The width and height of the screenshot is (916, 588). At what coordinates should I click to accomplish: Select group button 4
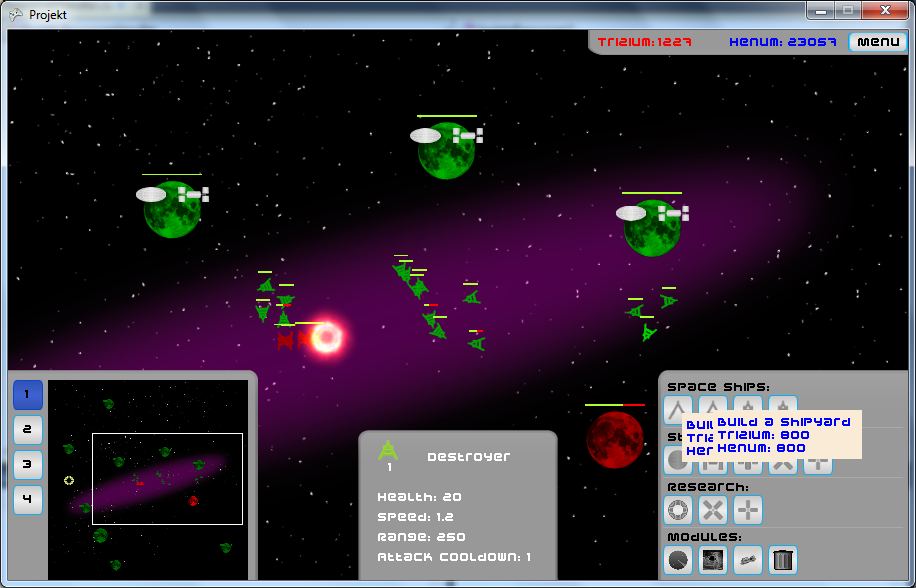pos(28,499)
